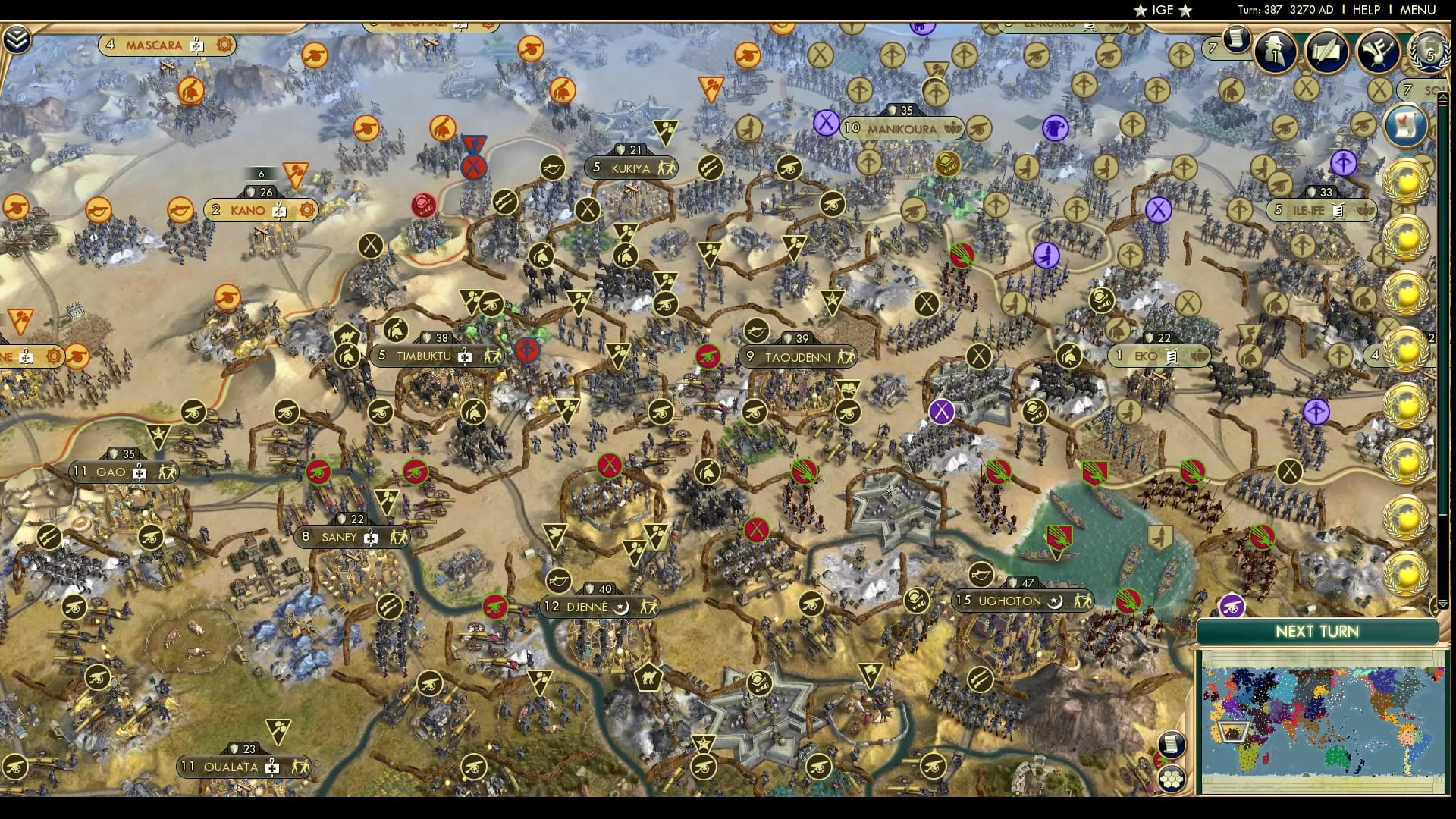The width and height of the screenshot is (1456, 819).
Task: Click Mascara's production gear icon
Action: (x=222, y=45)
